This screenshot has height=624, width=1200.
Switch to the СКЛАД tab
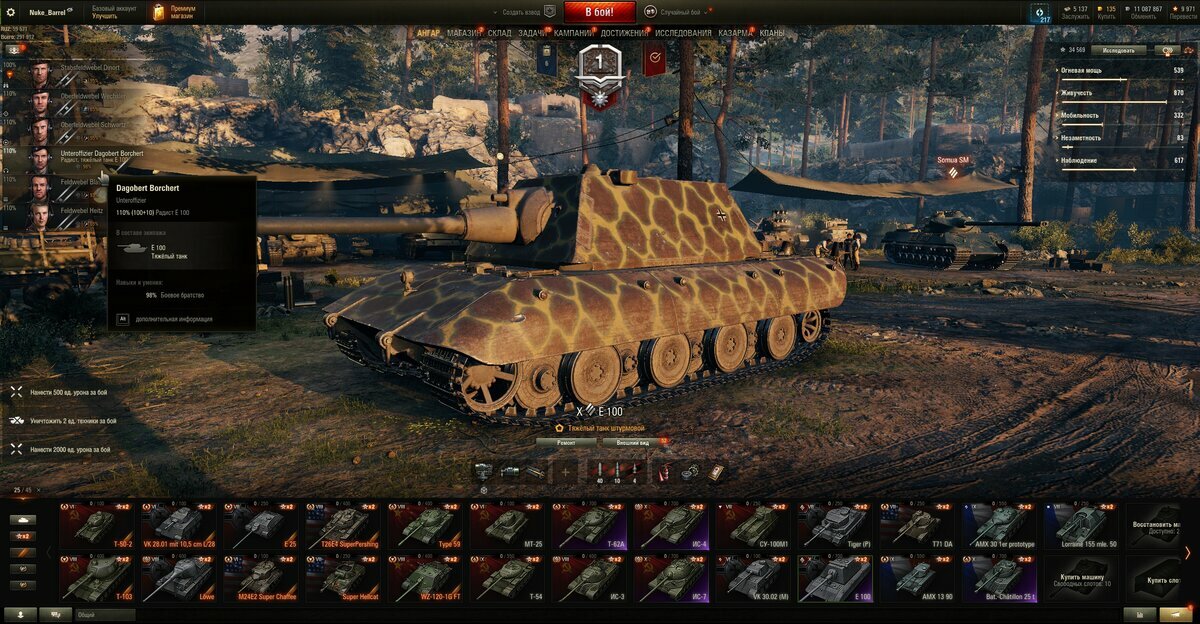click(x=500, y=33)
